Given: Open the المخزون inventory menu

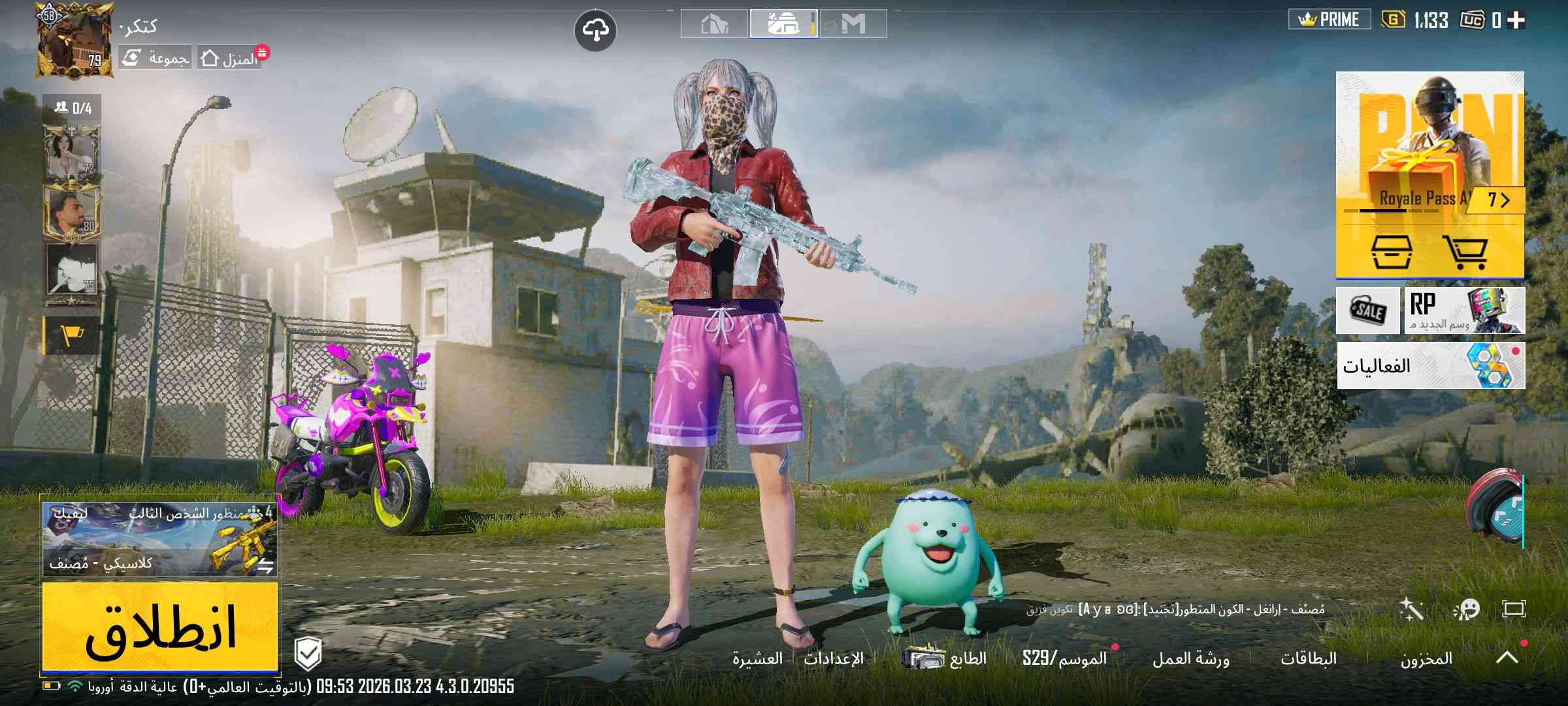Looking at the screenshot, I should tap(1426, 658).
